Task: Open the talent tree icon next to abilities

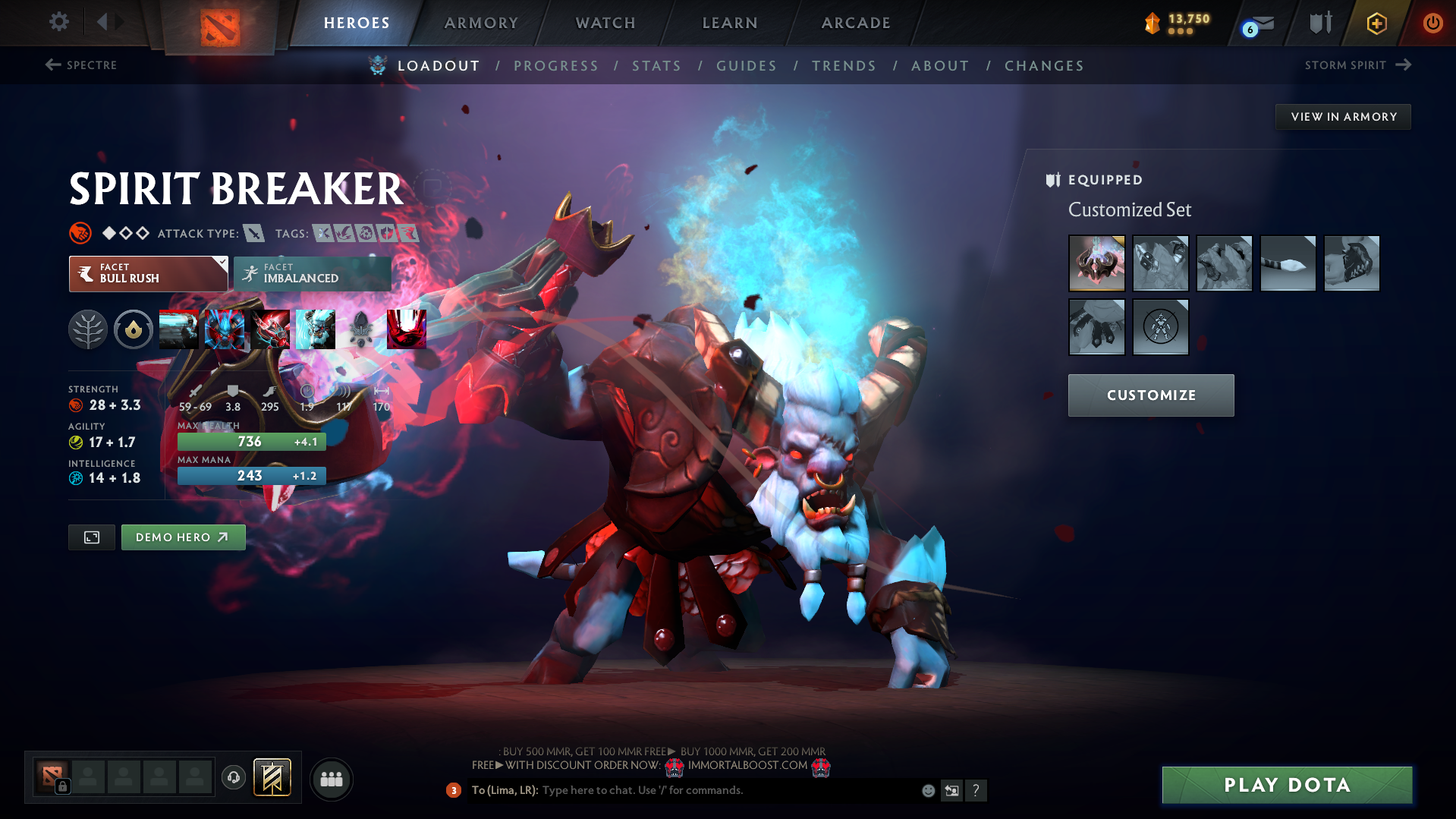Action: click(x=88, y=329)
